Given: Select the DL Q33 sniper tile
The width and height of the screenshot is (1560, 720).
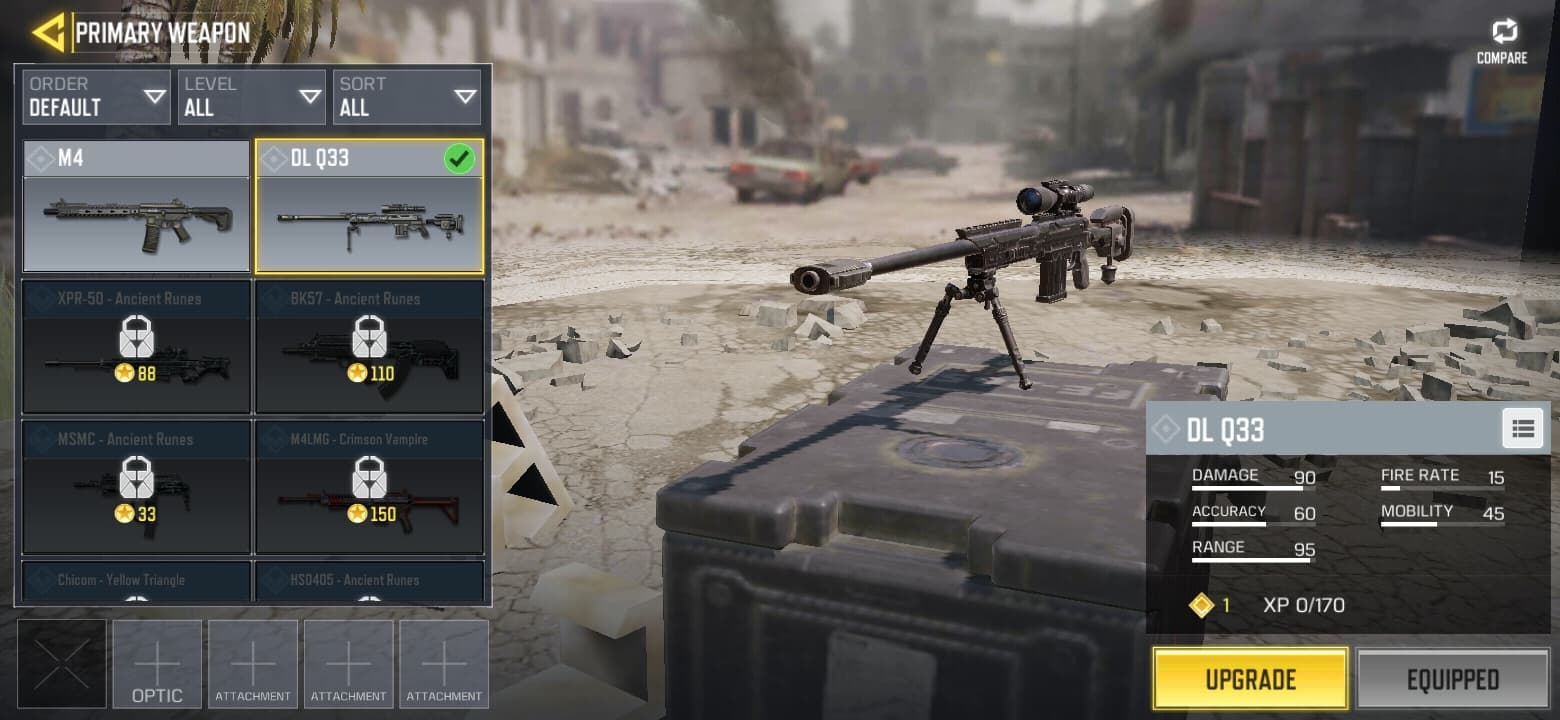Looking at the screenshot, I should click(369, 207).
